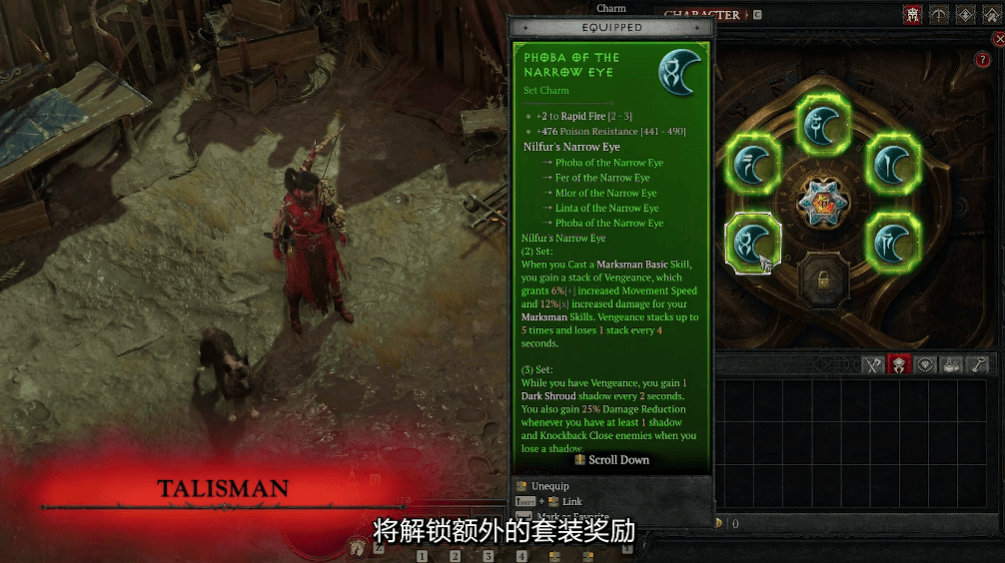Switch to the gem socketables inventory tab
1005x563 pixels.
(926, 365)
